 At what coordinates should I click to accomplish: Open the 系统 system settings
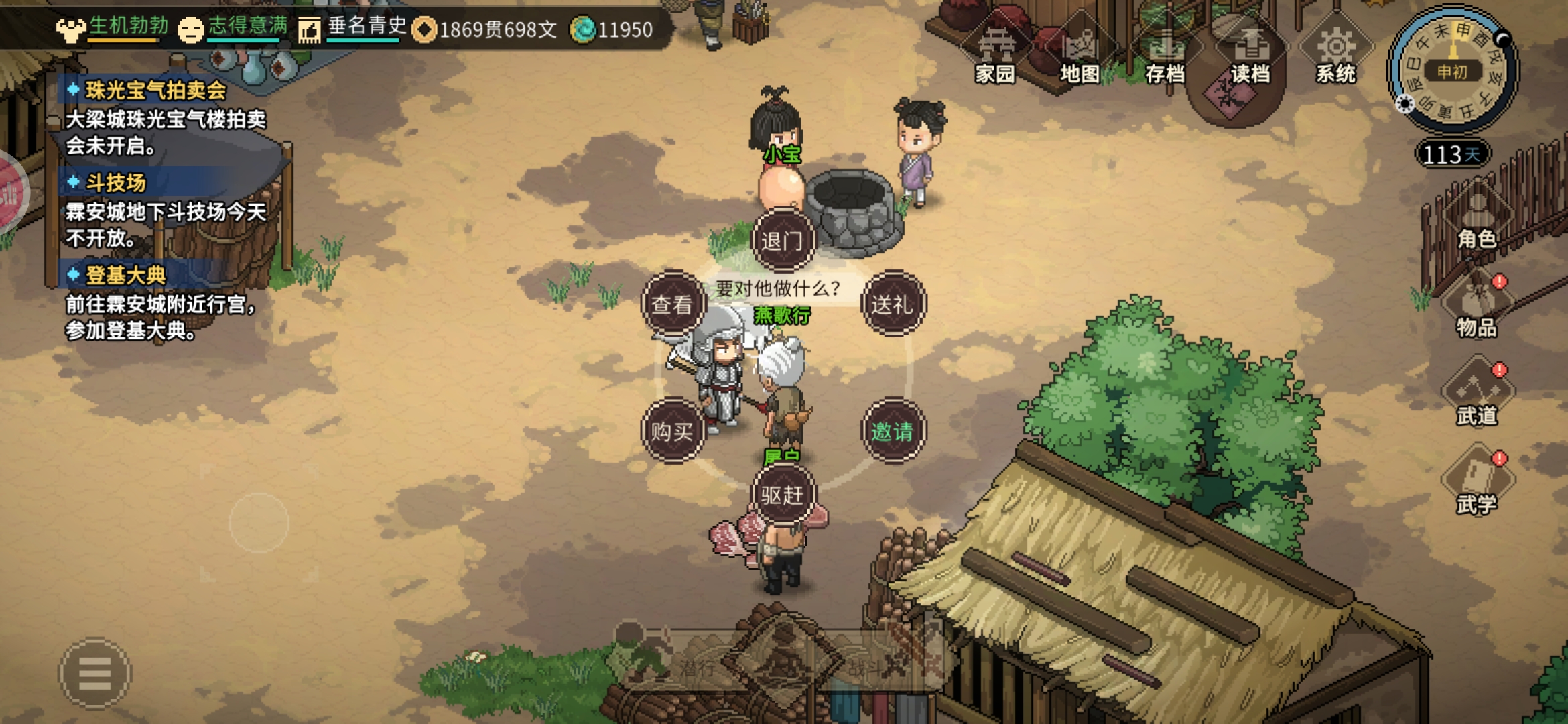tap(1335, 55)
